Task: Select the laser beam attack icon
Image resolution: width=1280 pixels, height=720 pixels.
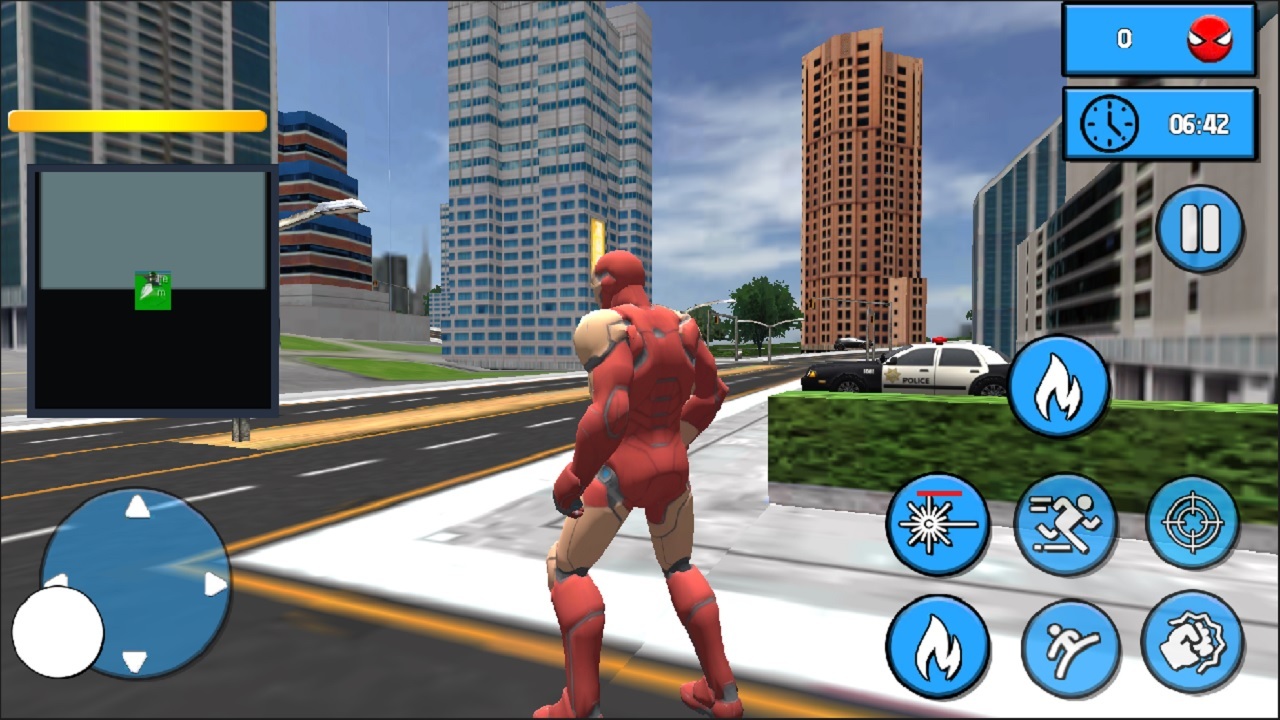Action: tap(938, 523)
